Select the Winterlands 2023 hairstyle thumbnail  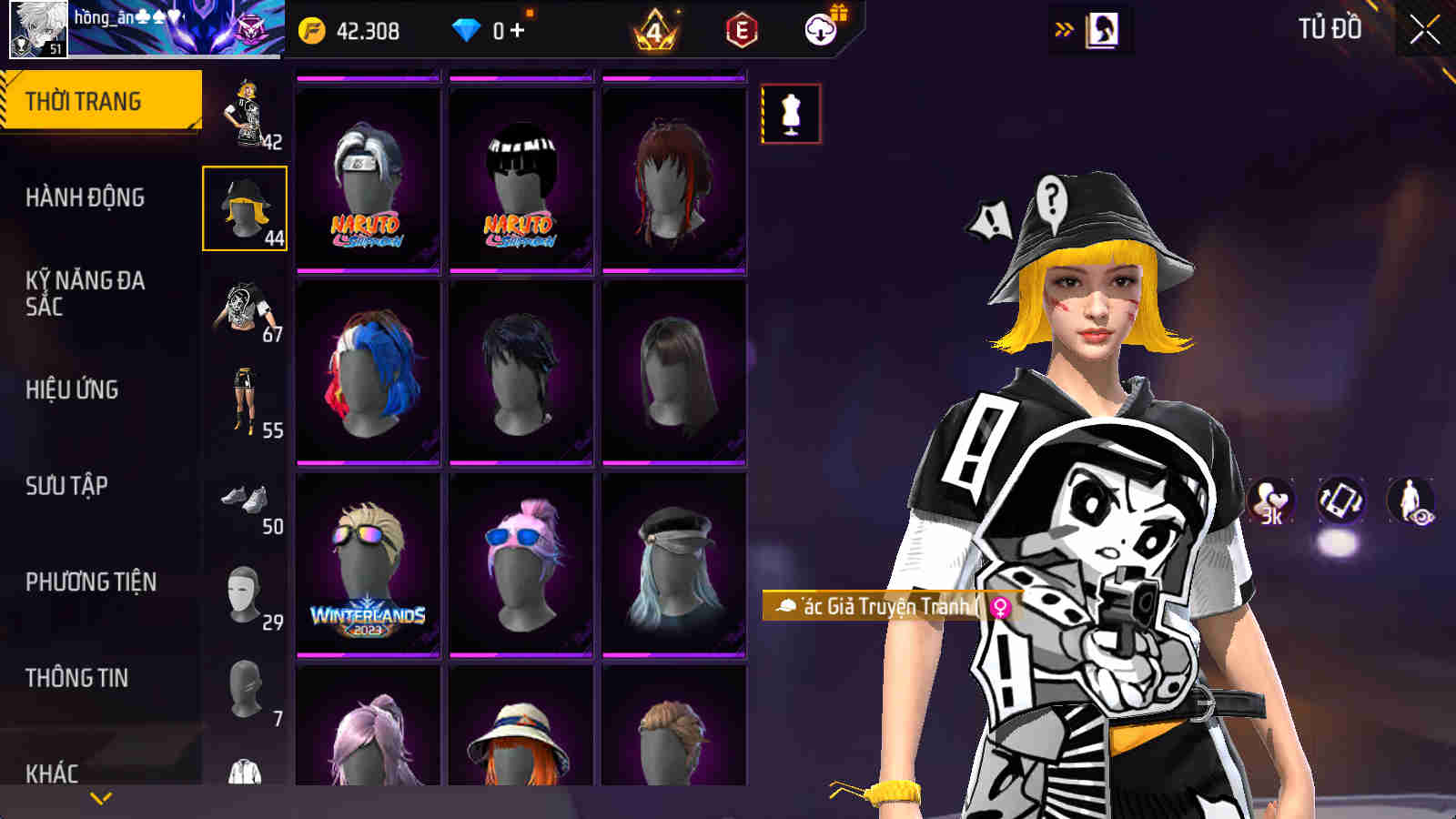click(368, 564)
